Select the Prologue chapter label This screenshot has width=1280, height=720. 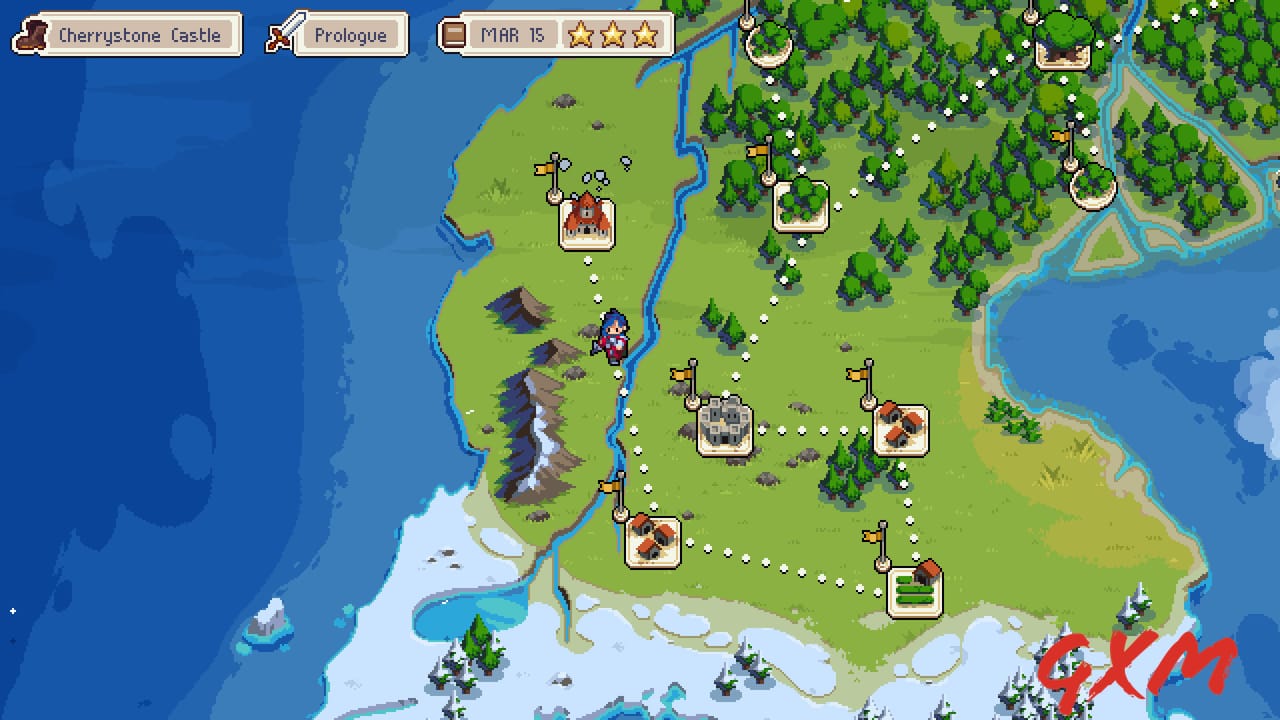tap(351, 34)
